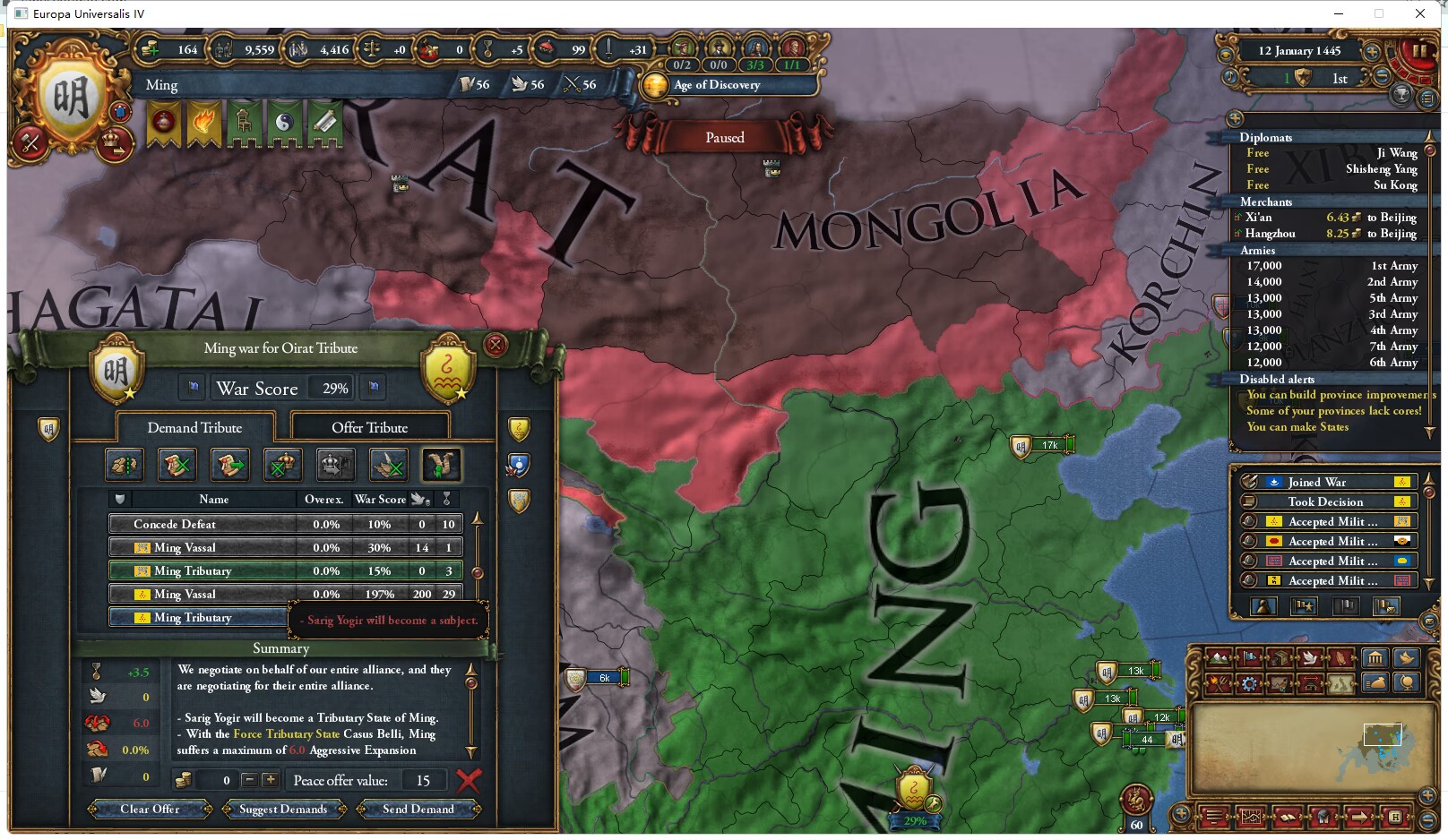Click the Suggest Demands button
Viewport: 1448px width, 840px height.
(282, 809)
